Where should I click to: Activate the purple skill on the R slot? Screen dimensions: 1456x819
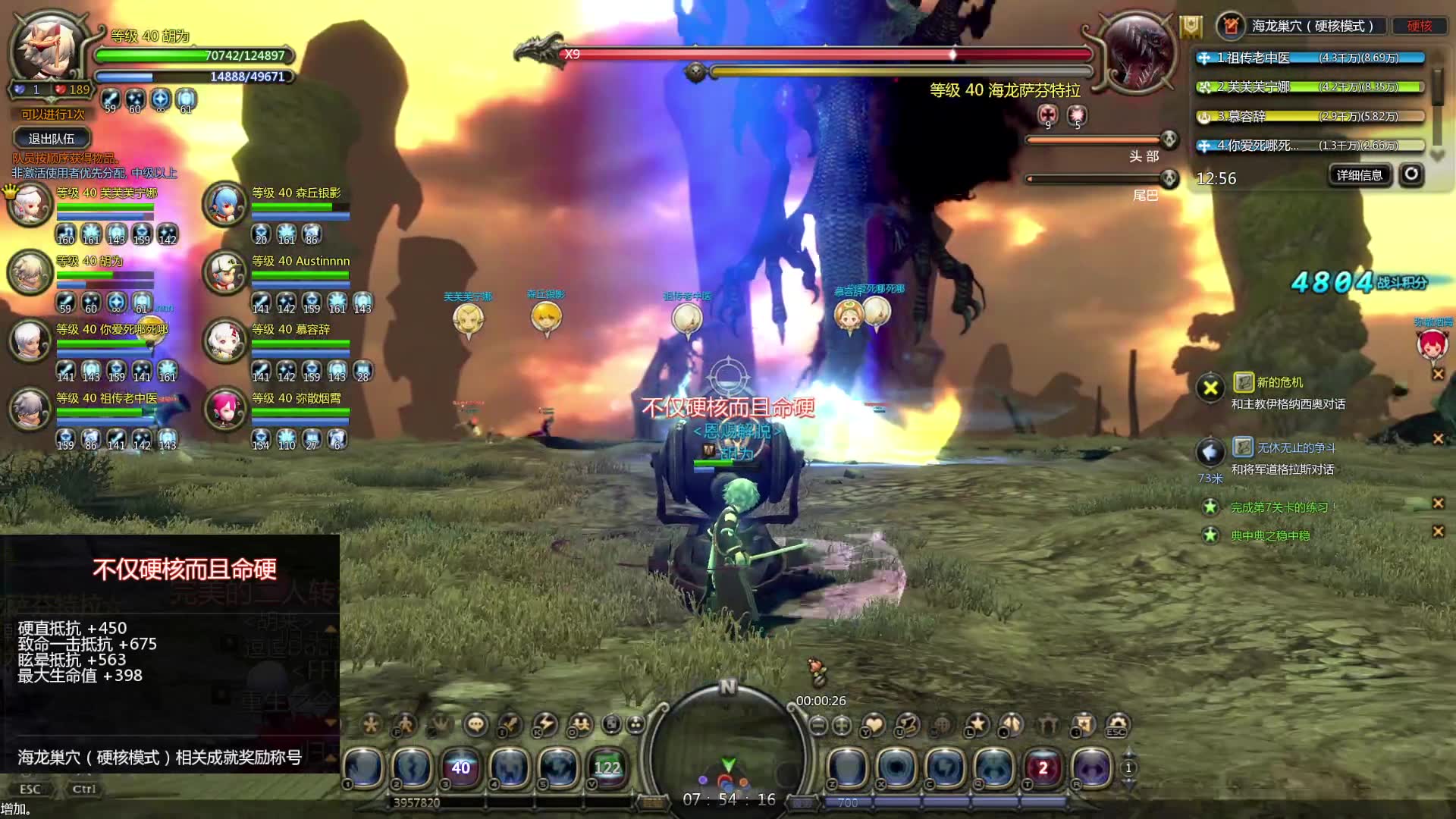1091,767
